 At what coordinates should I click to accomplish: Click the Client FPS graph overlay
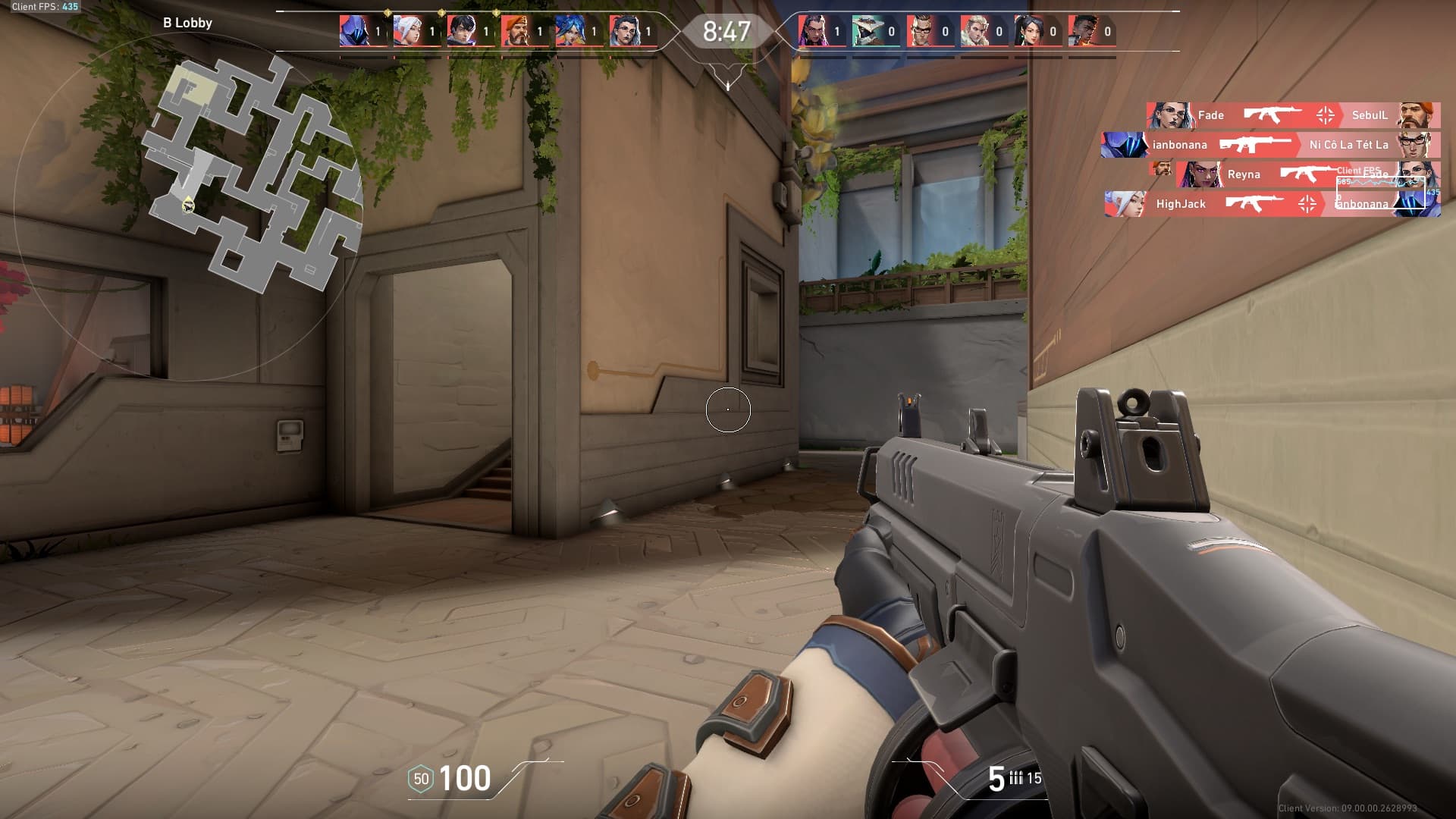coord(1380,186)
